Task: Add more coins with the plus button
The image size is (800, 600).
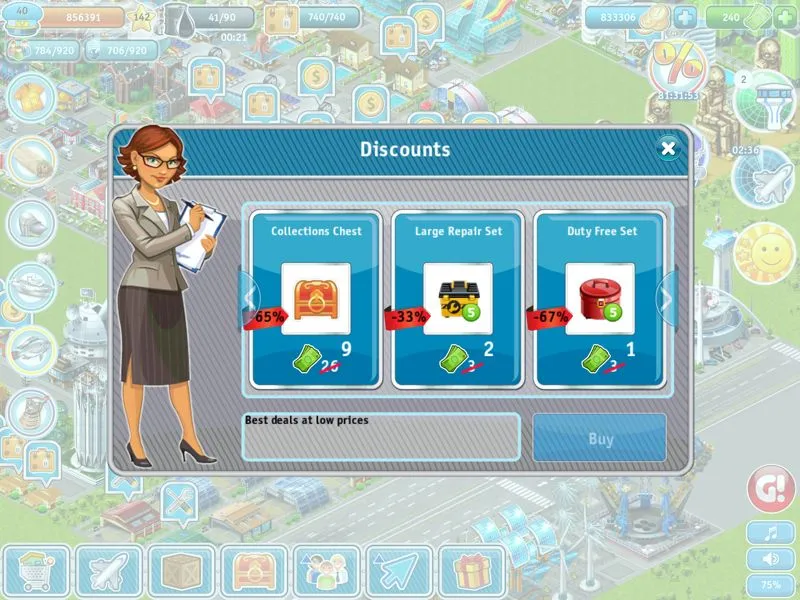Action: click(x=685, y=17)
